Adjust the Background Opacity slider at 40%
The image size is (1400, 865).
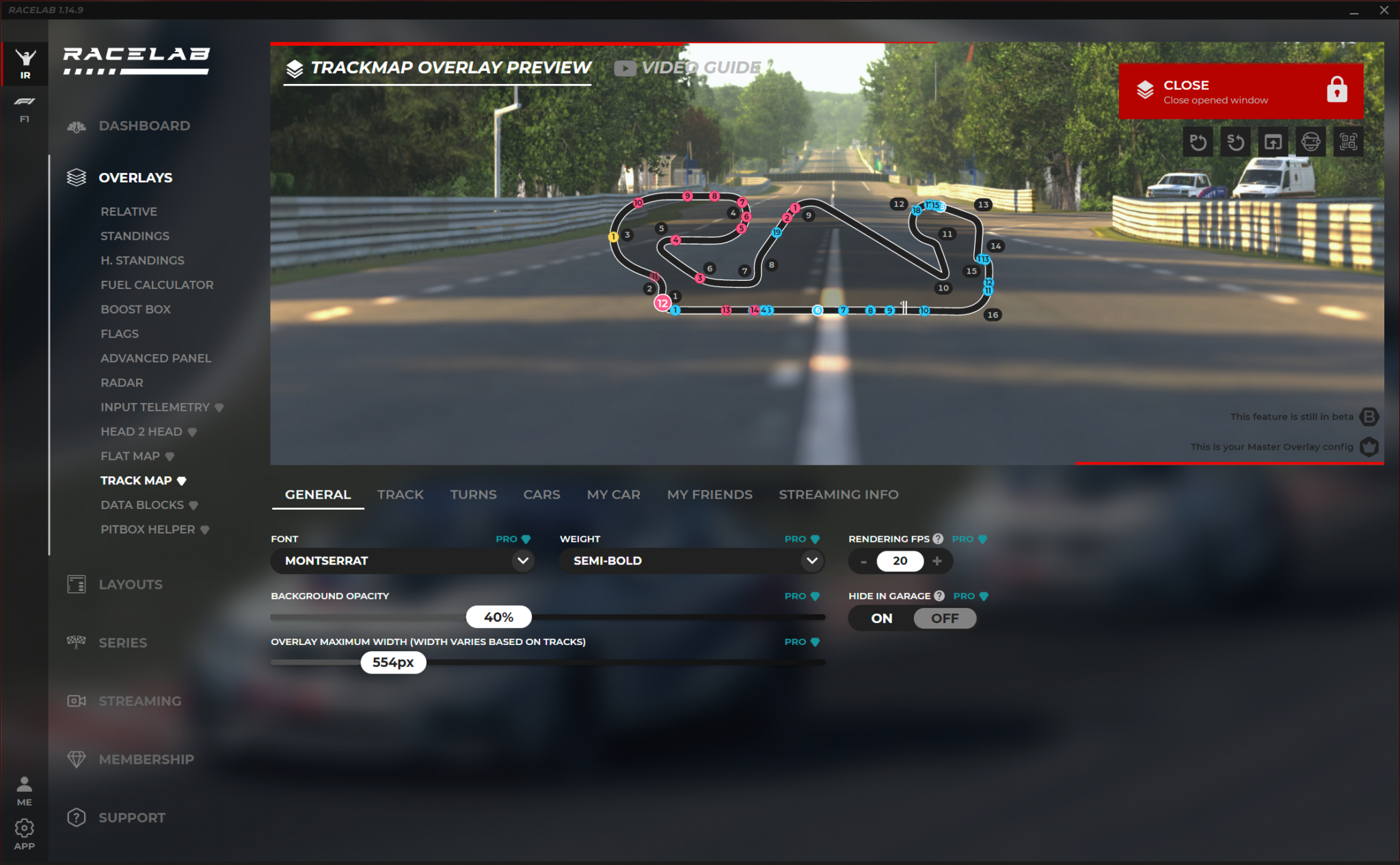pyautogui.click(x=498, y=616)
